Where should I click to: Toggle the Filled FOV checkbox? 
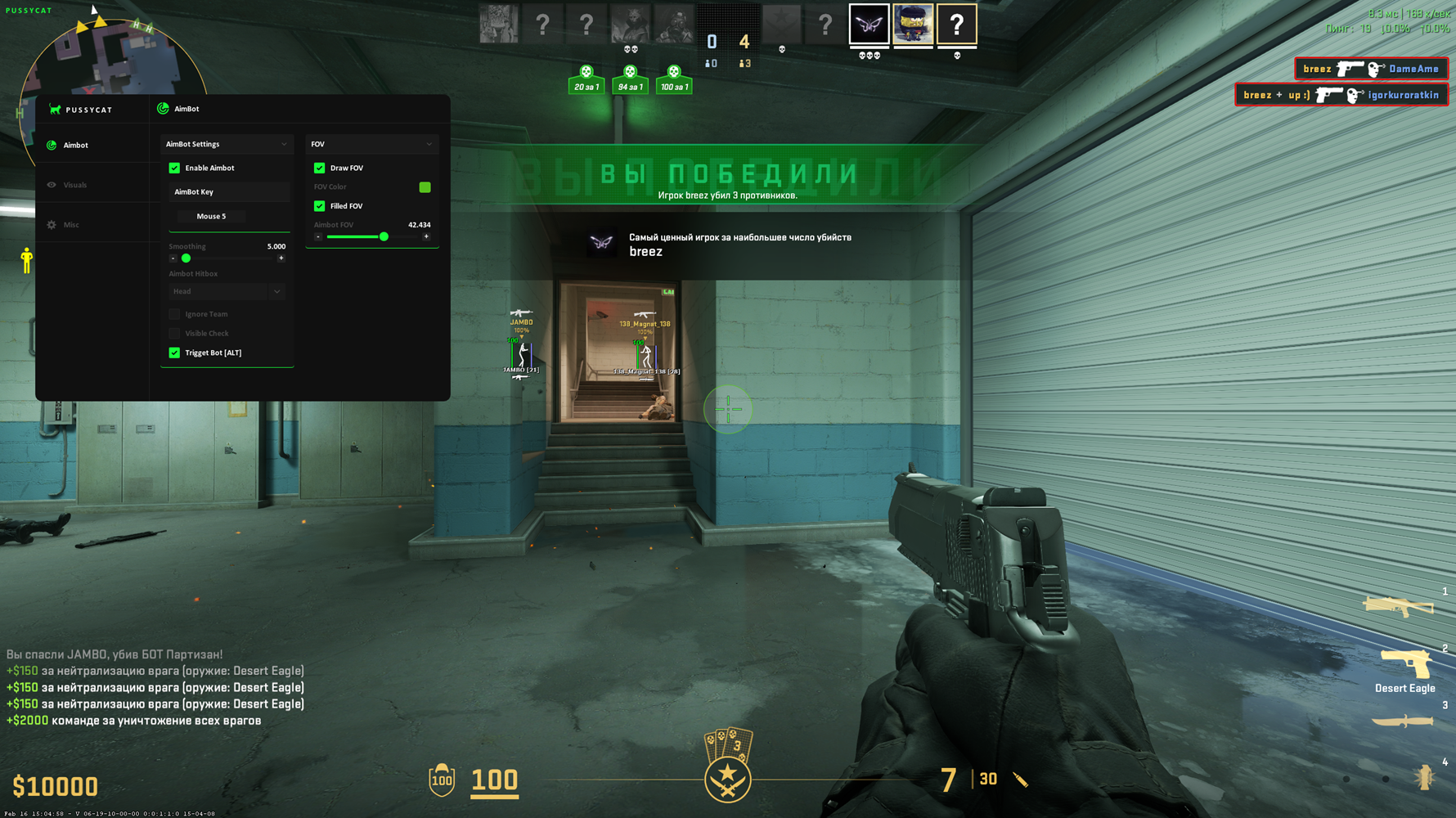[320, 206]
